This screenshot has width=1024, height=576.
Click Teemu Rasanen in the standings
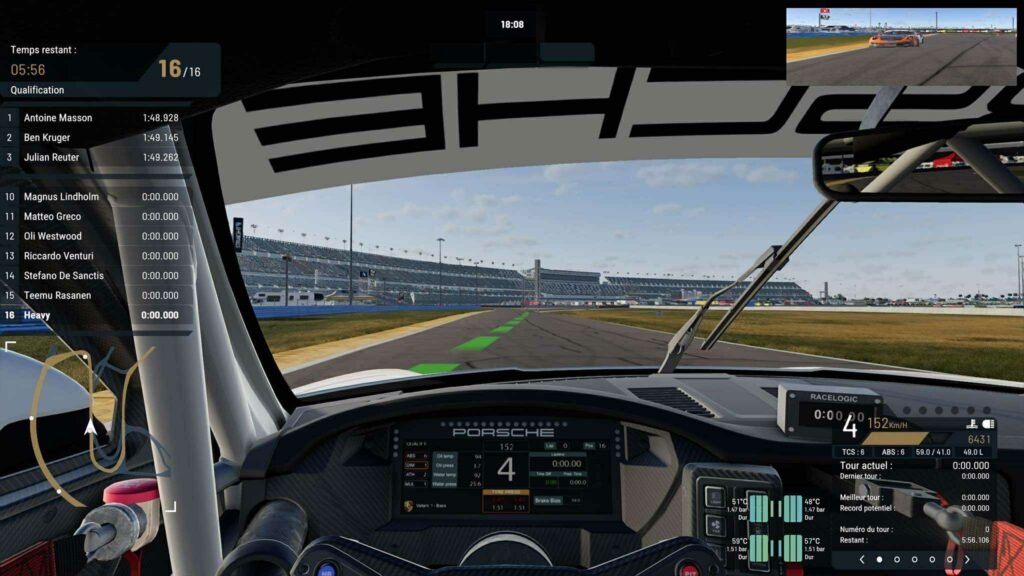tap(98, 295)
